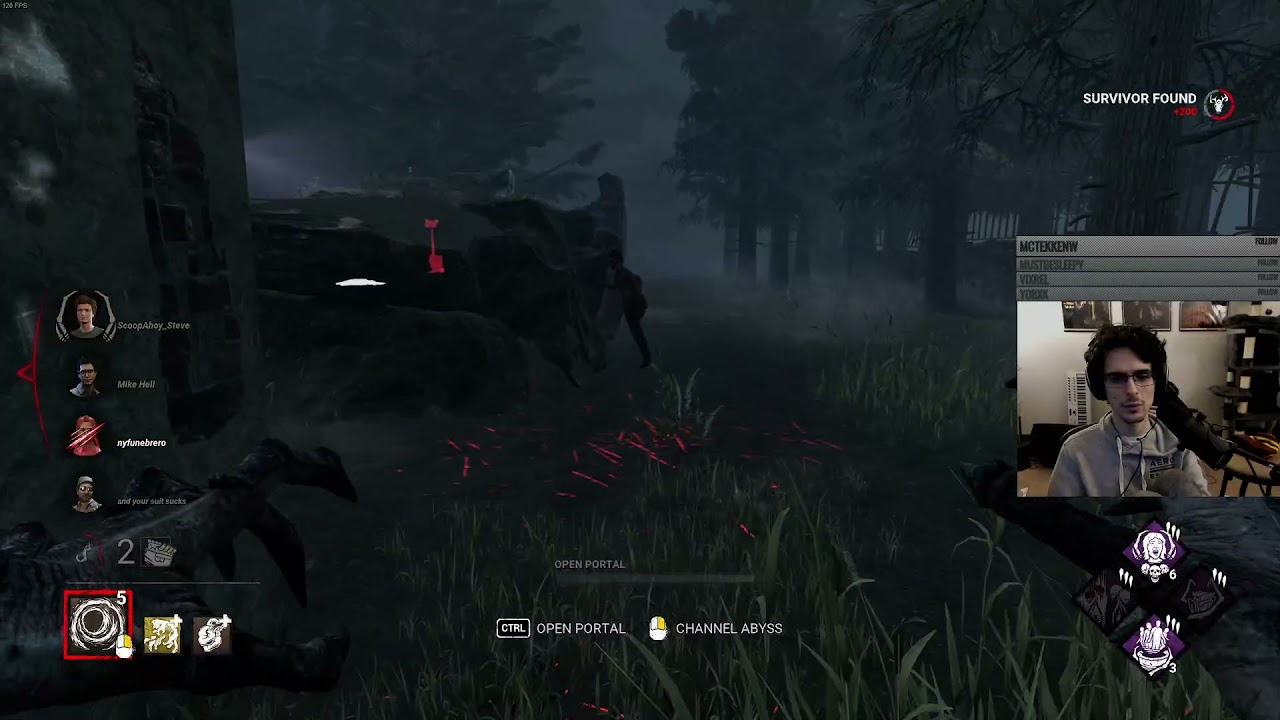Select the rightmost brown add-on icon
This screenshot has height=720, width=1280.
212,634
